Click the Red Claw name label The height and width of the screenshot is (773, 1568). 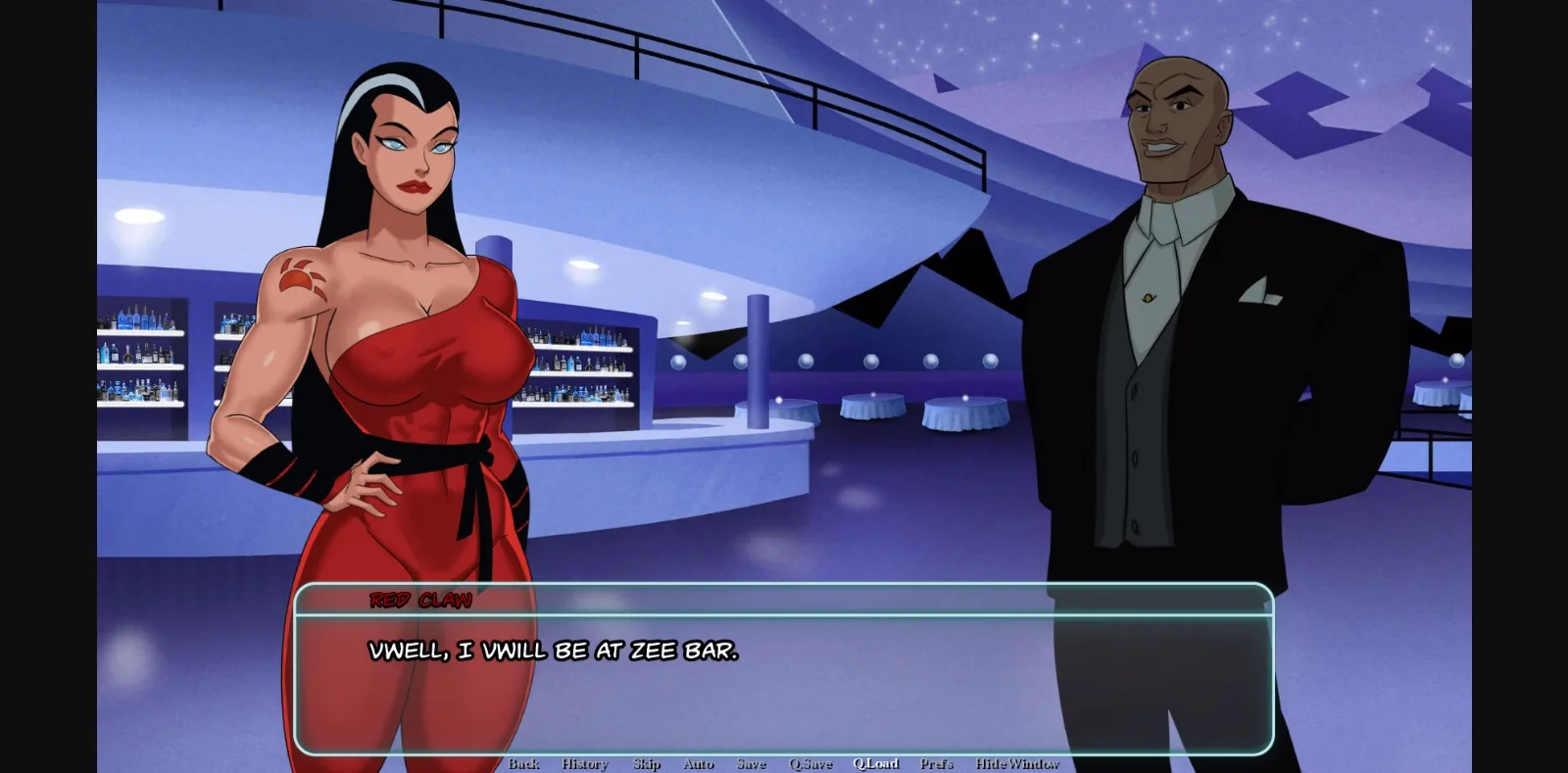pyautogui.click(x=419, y=601)
